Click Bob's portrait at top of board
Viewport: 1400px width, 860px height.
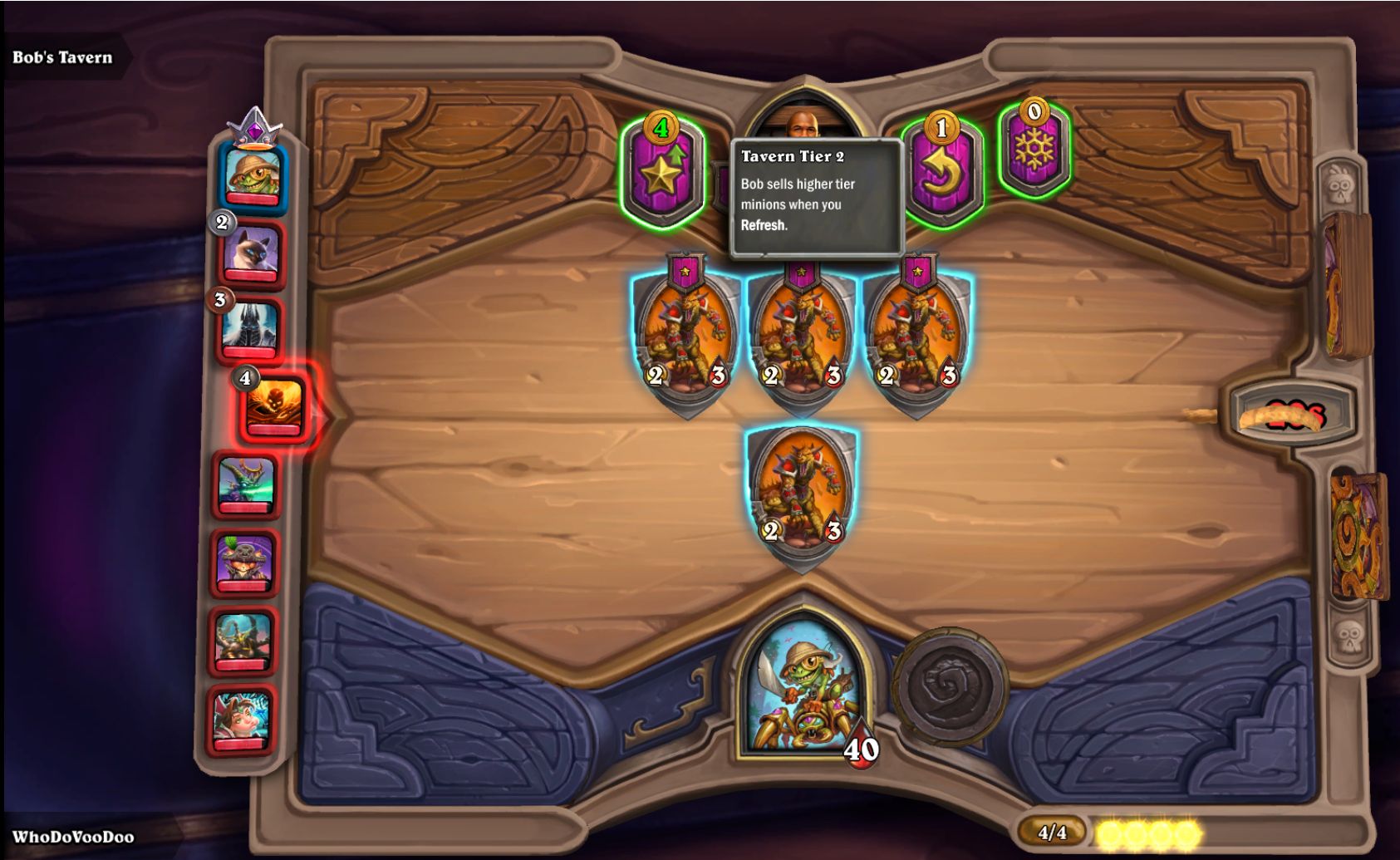coord(803,125)
